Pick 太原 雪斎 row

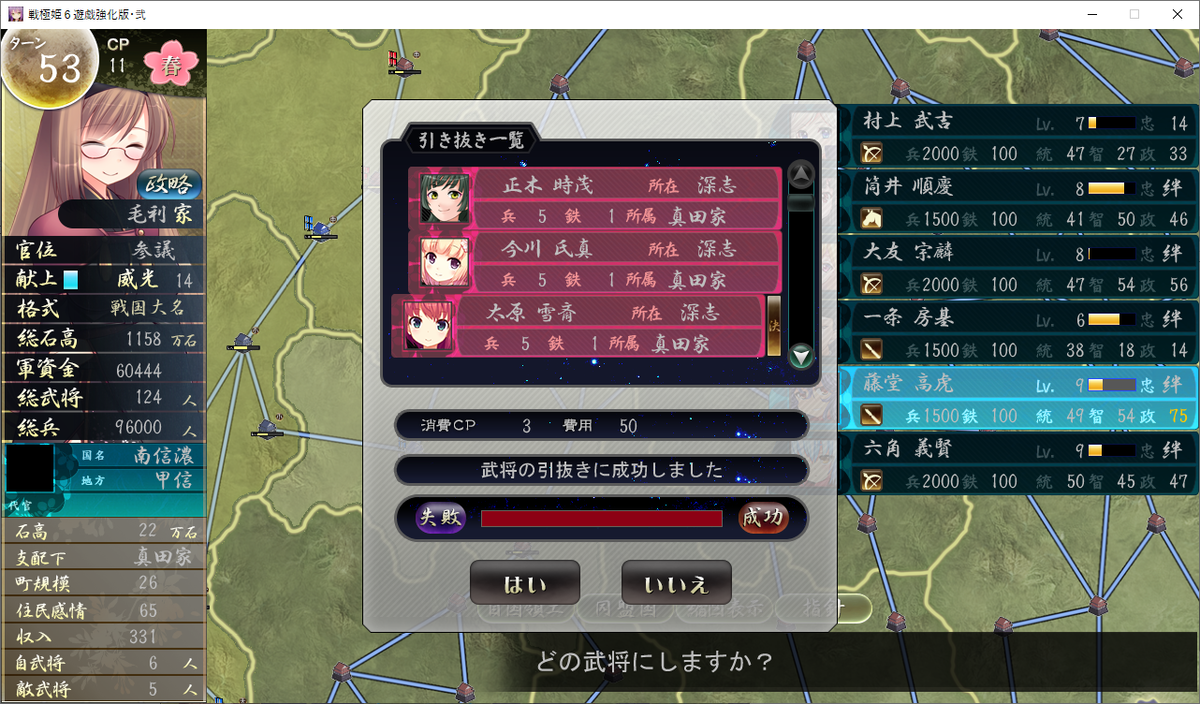click(580, 326)
